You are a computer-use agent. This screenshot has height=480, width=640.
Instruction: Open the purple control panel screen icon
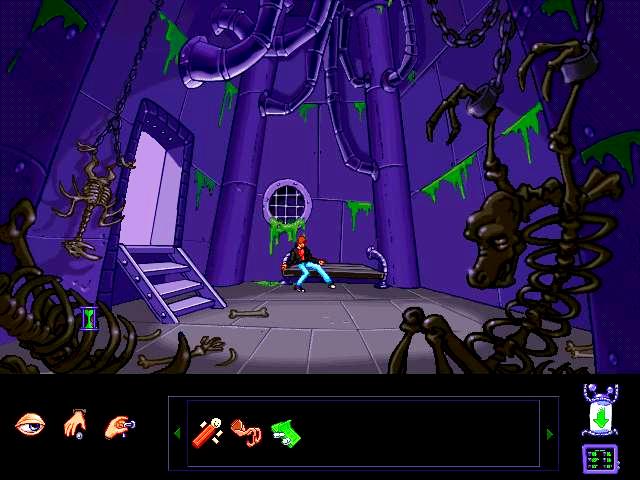coord(598,458)
